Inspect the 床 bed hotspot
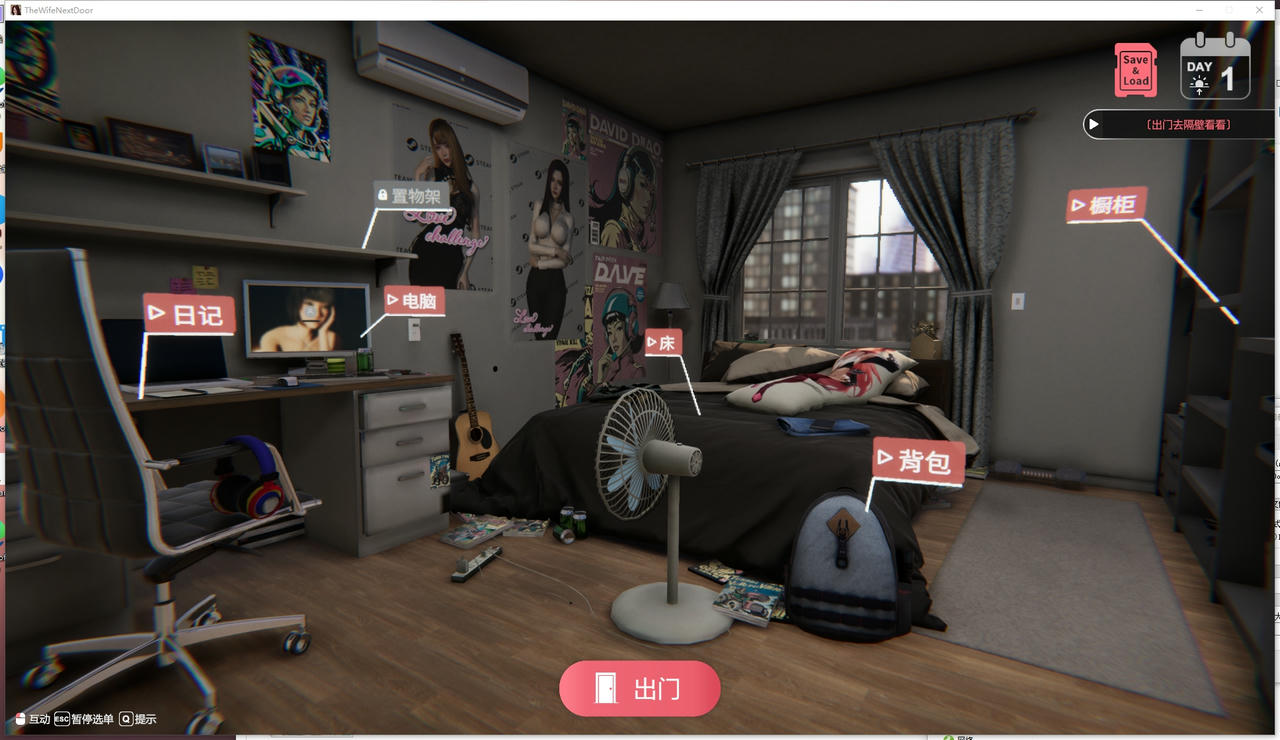 point(665,342)
